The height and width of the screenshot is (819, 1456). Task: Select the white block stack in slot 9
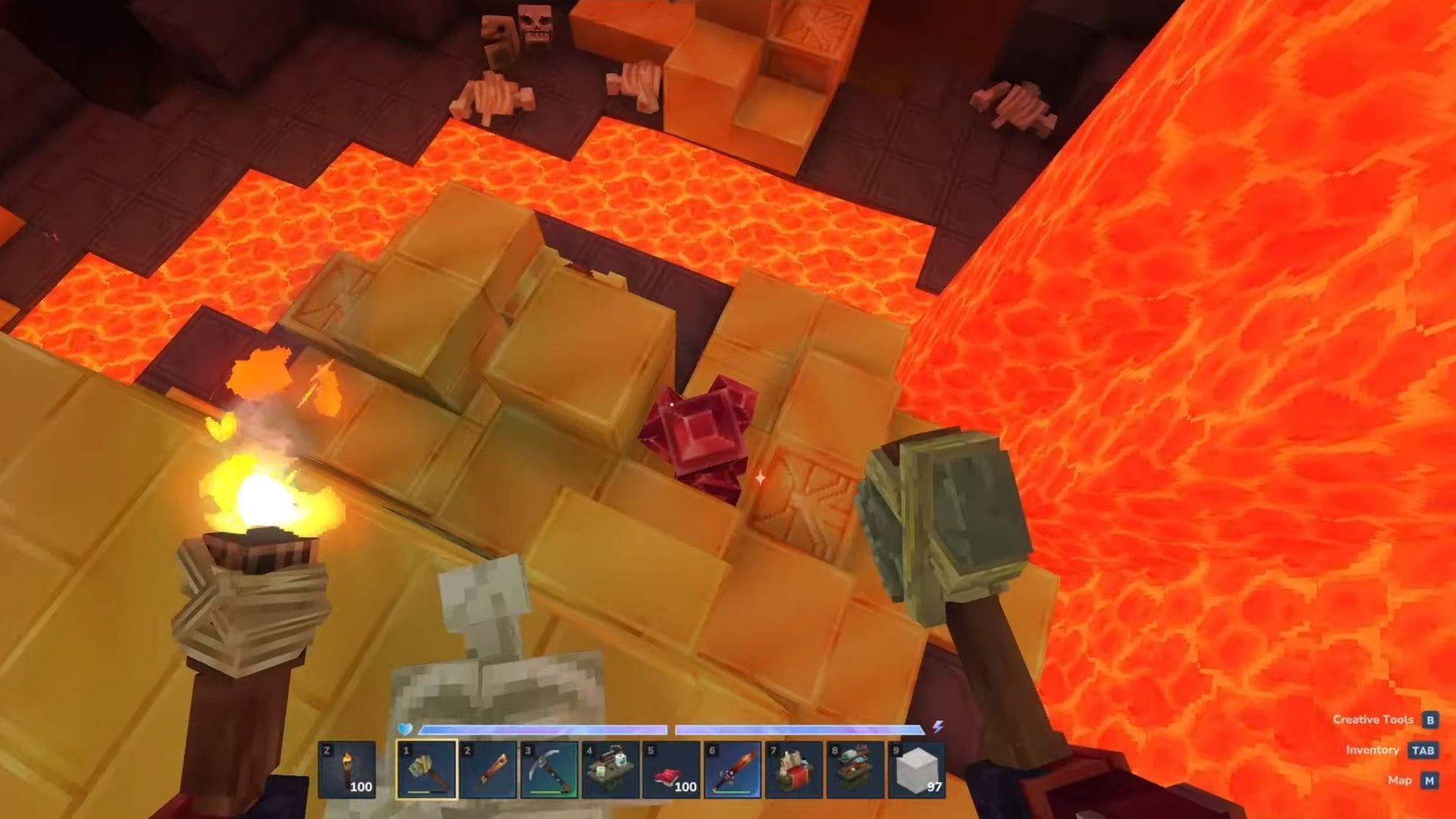[x=916, y=770]
